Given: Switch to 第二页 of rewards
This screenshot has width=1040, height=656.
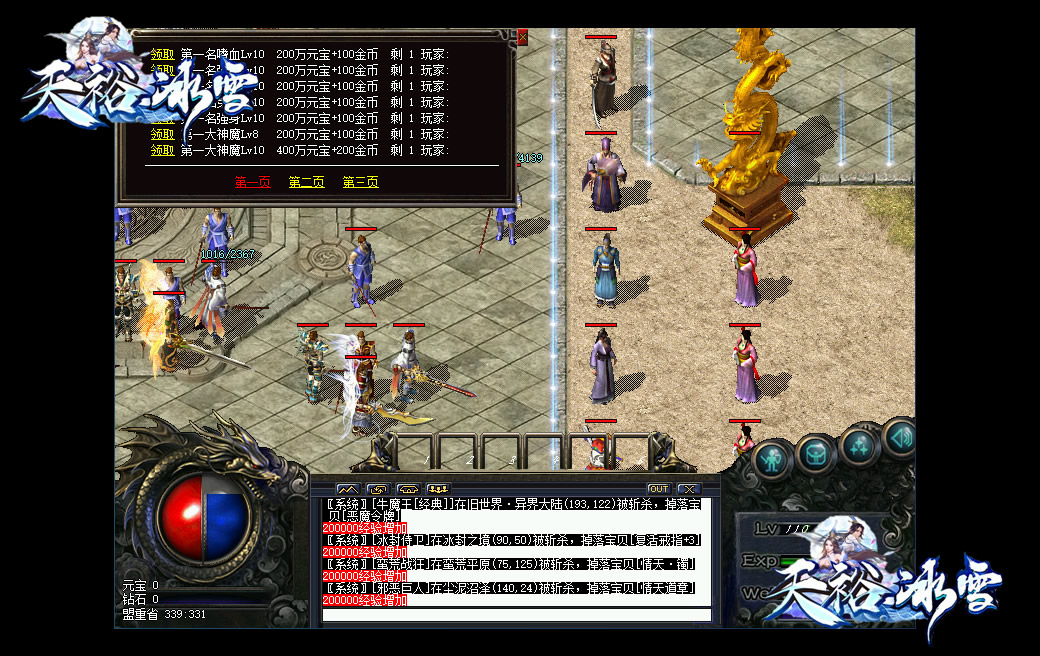Looking at the screenshot, I should [x=306, y=182].
